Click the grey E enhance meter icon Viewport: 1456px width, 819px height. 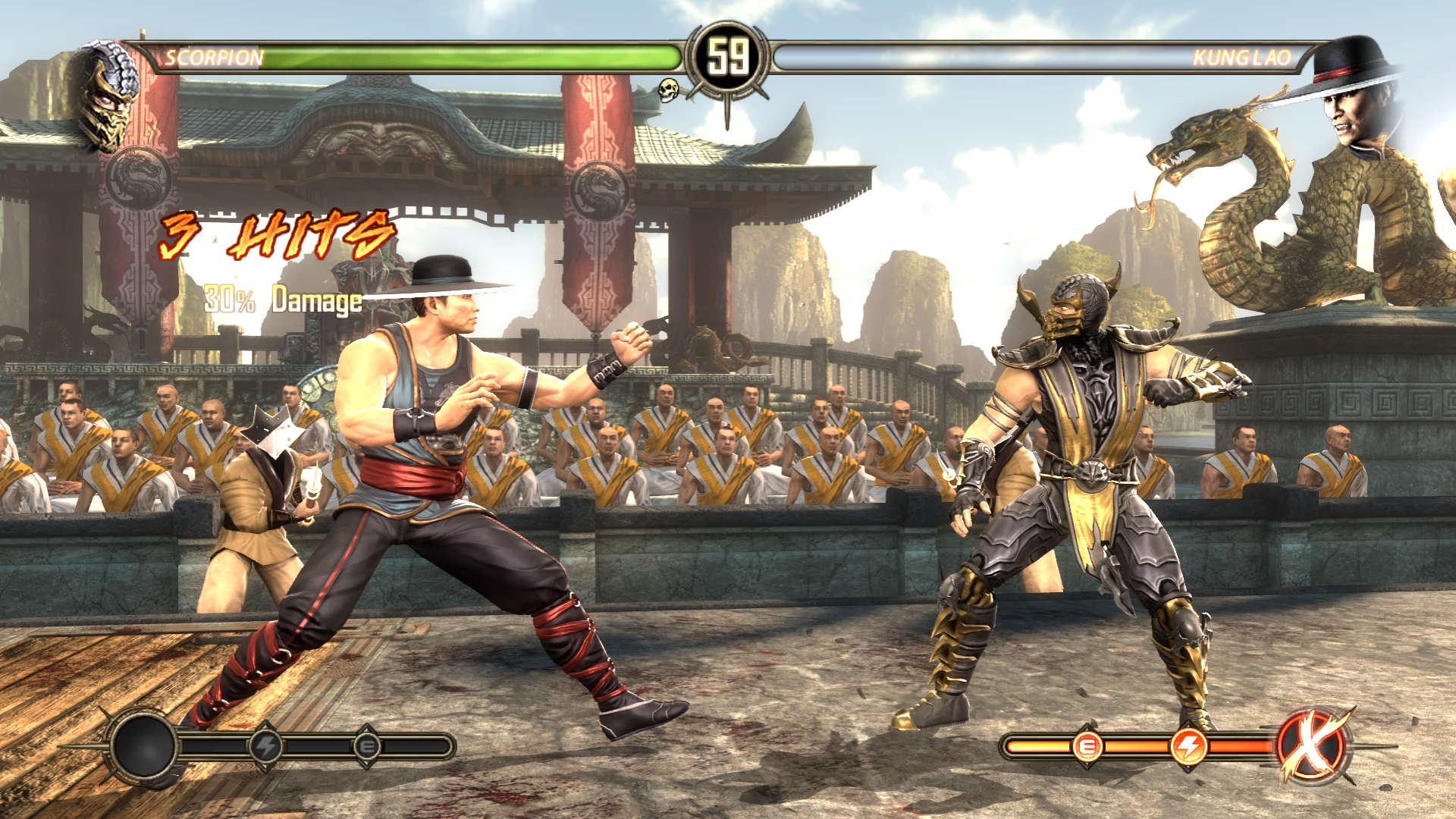click(x=368, y=747)
